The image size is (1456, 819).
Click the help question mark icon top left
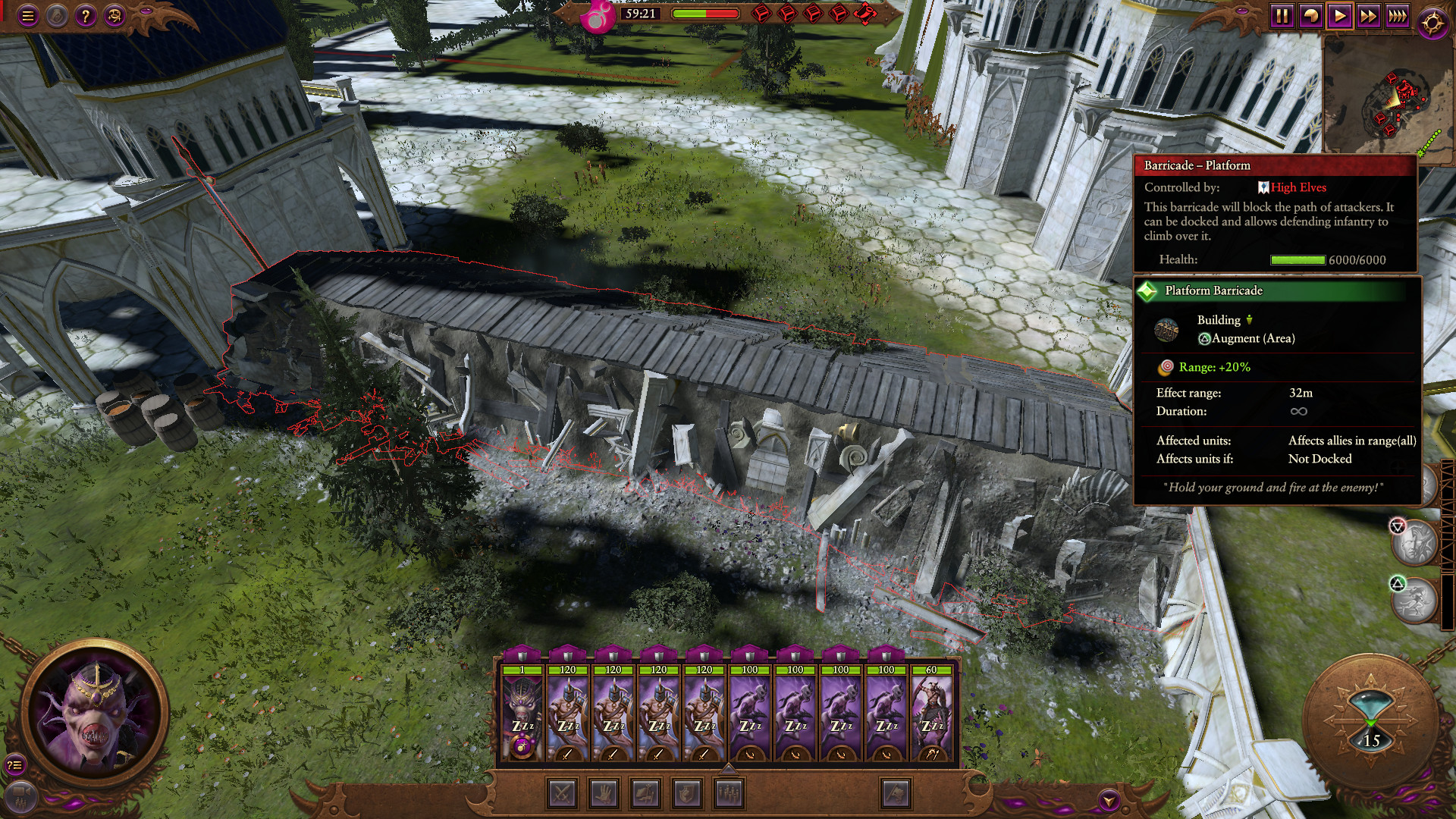pos(85,13)
